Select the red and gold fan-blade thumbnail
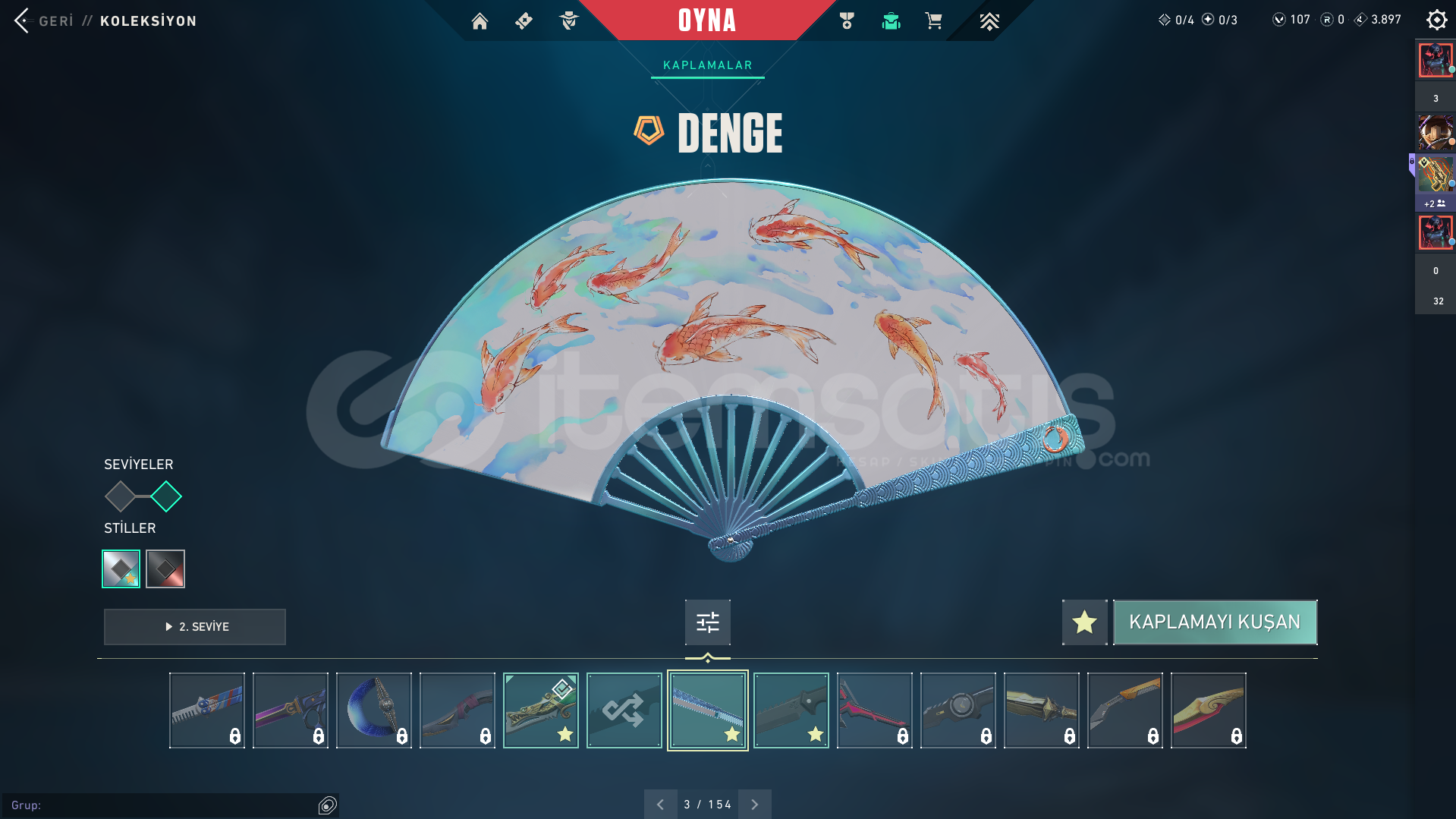The height and width of the screenshot is (819, 1456). [x=1208, y=710]
